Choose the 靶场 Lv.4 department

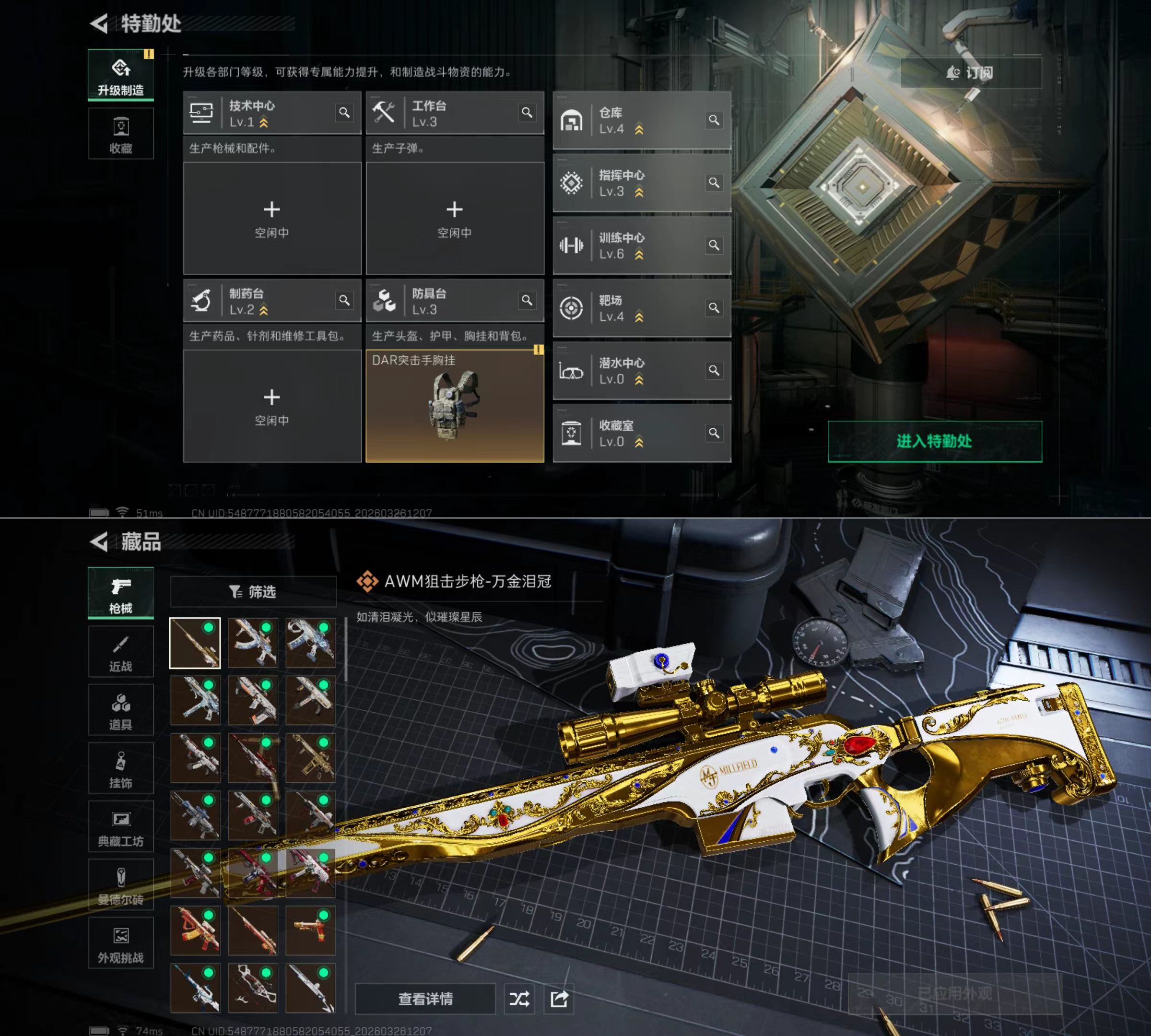click(642, 308)
